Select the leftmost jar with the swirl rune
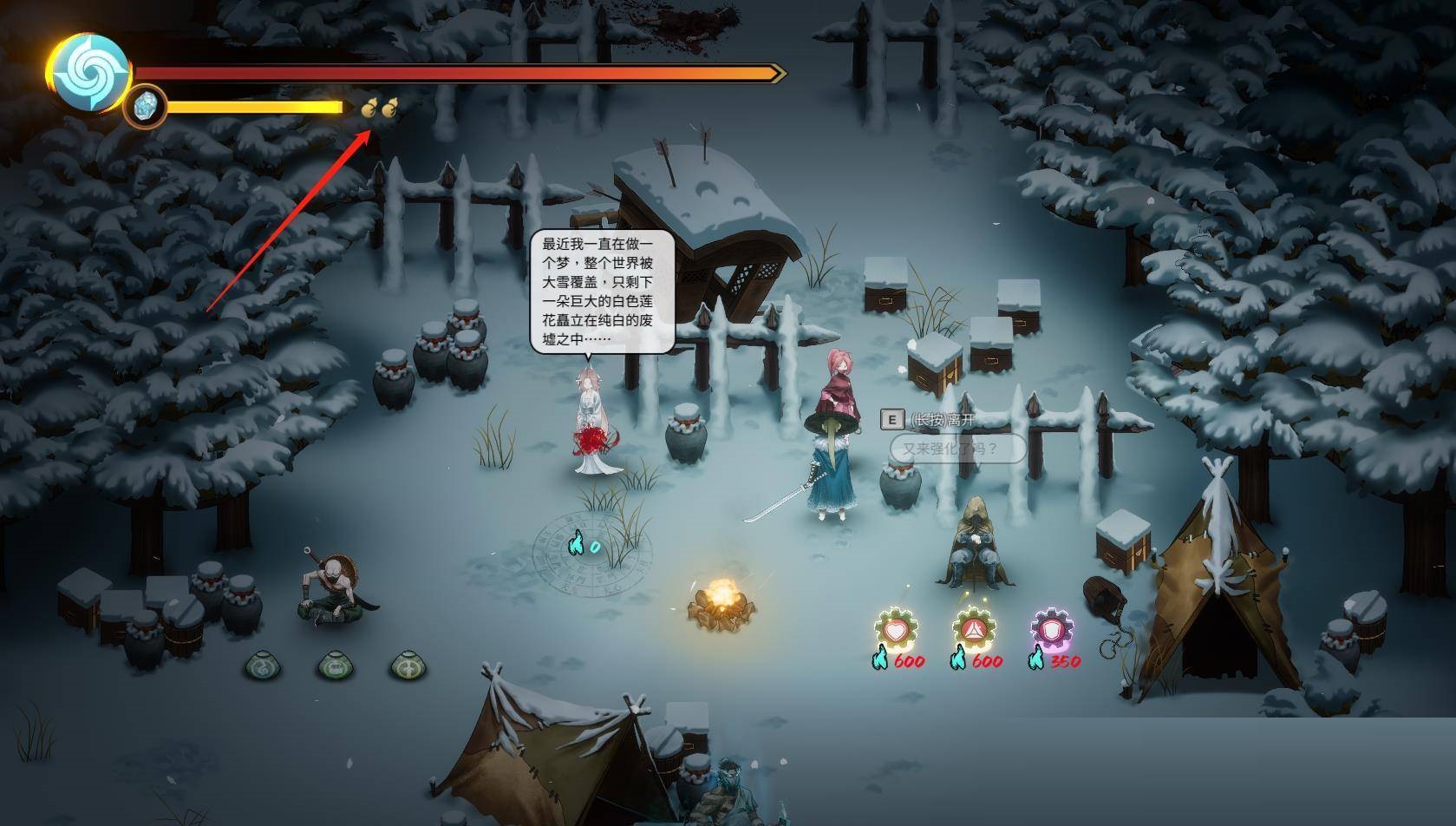Image resolution: width=1456 pixels, height=826 pixels. (x=263, y=668)
